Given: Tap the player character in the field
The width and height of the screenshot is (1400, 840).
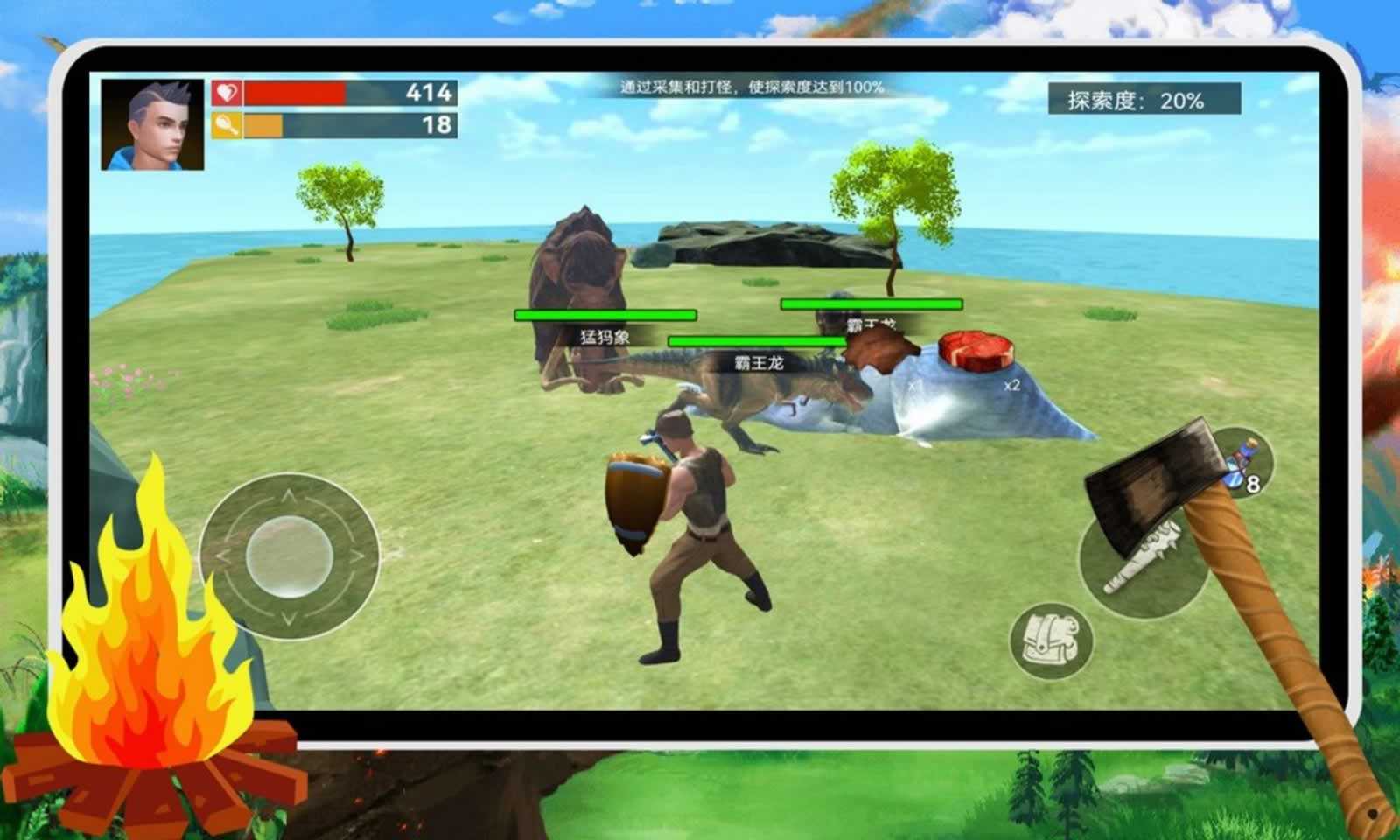Looking at the screenshot, I should click(700, 542).
